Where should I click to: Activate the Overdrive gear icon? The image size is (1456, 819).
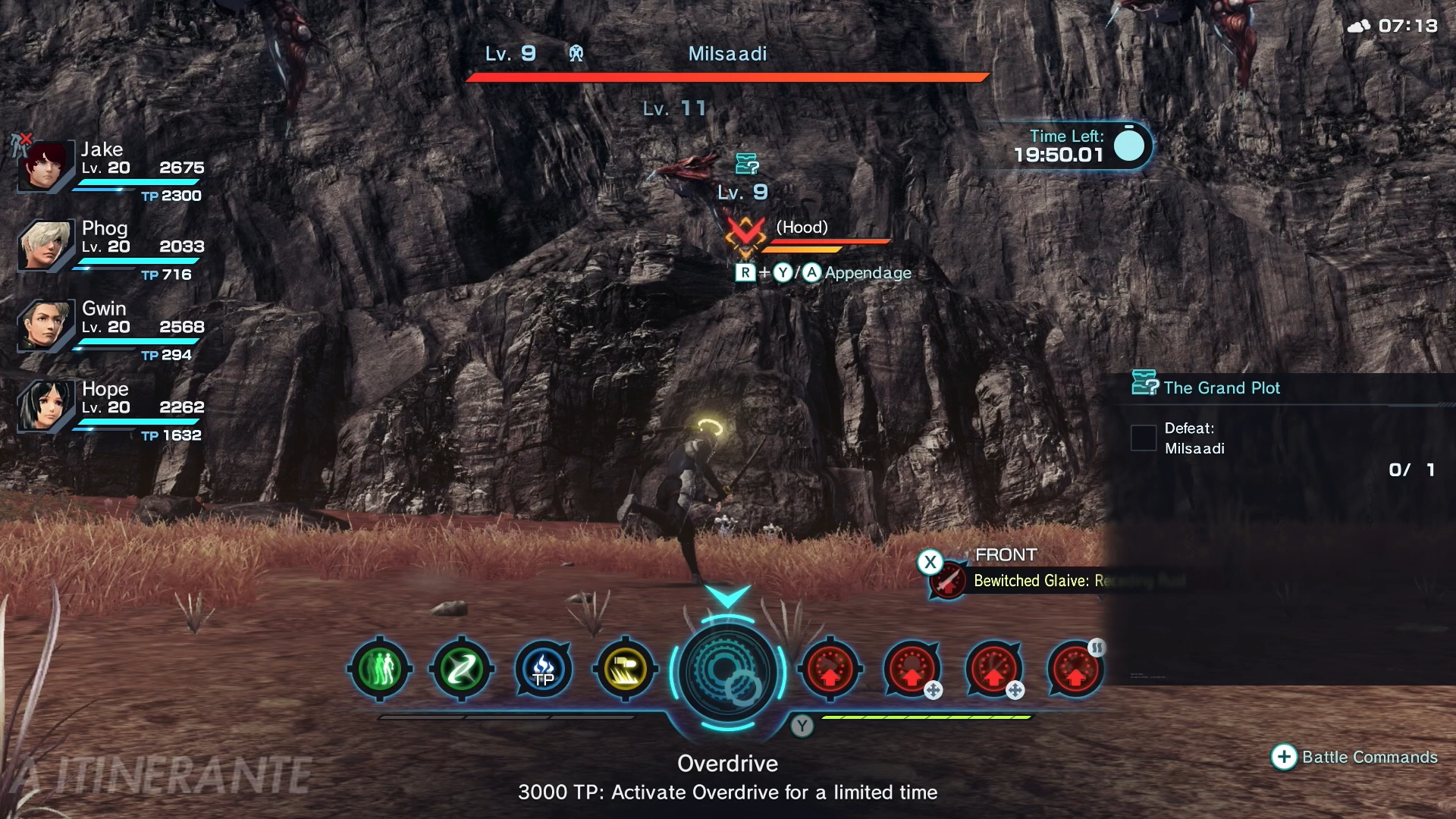727,672
